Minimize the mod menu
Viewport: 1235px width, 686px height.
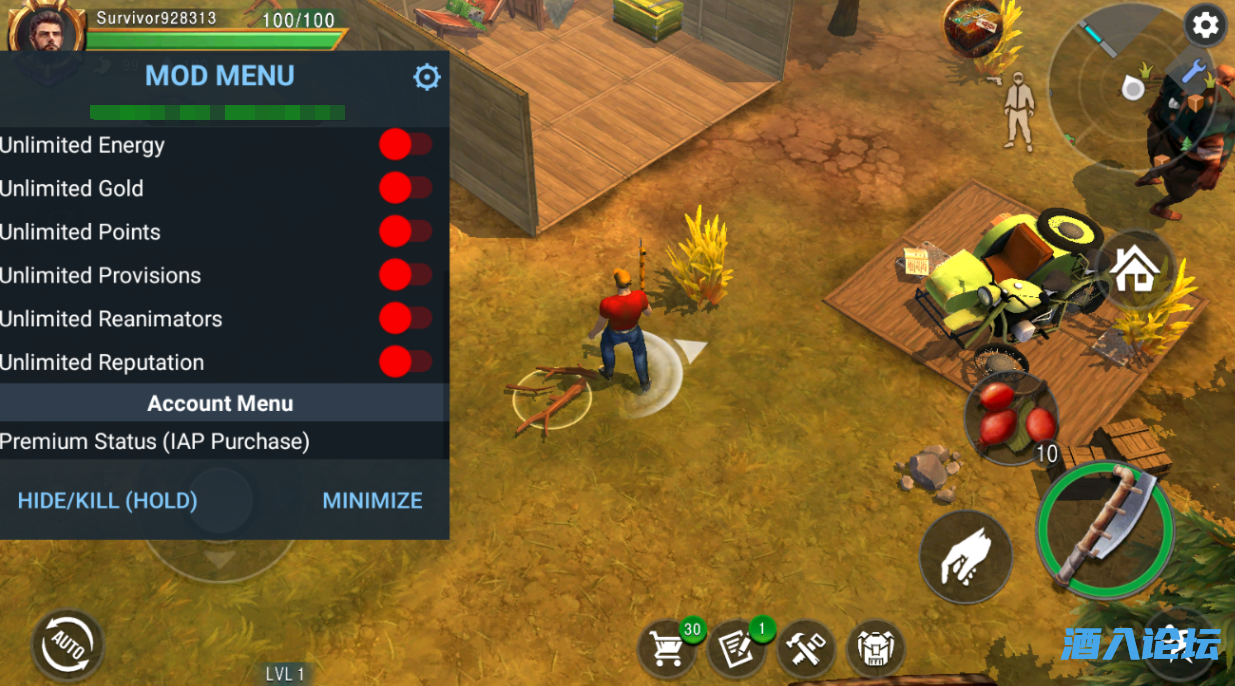point(372,500)
